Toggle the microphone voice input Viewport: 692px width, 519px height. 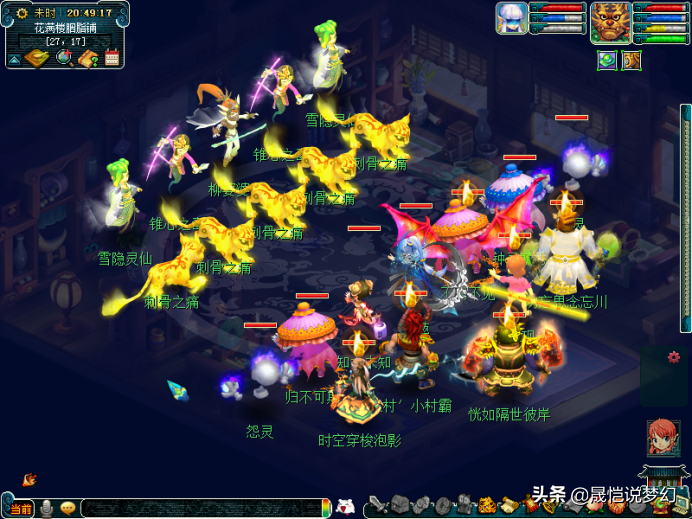coord(46,509)
